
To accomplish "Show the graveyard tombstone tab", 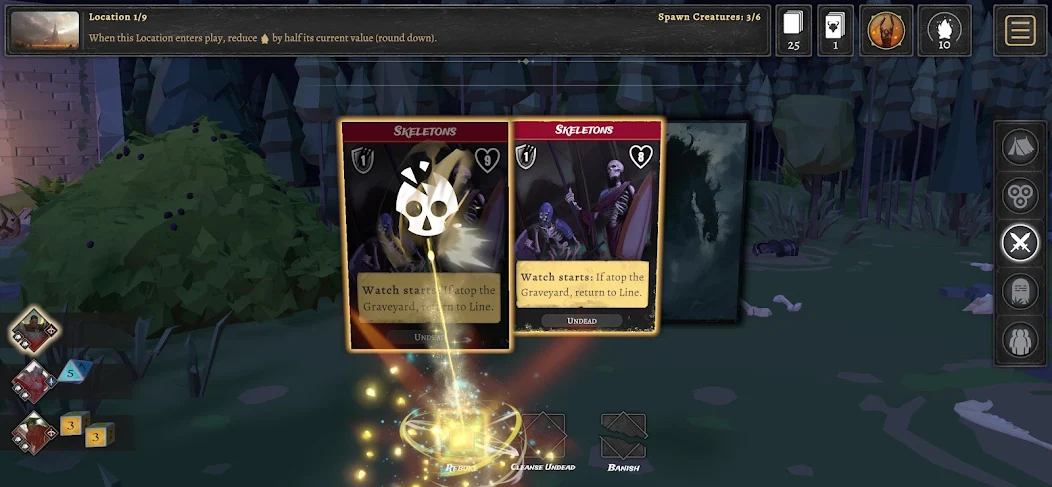I will (1020, 291).
